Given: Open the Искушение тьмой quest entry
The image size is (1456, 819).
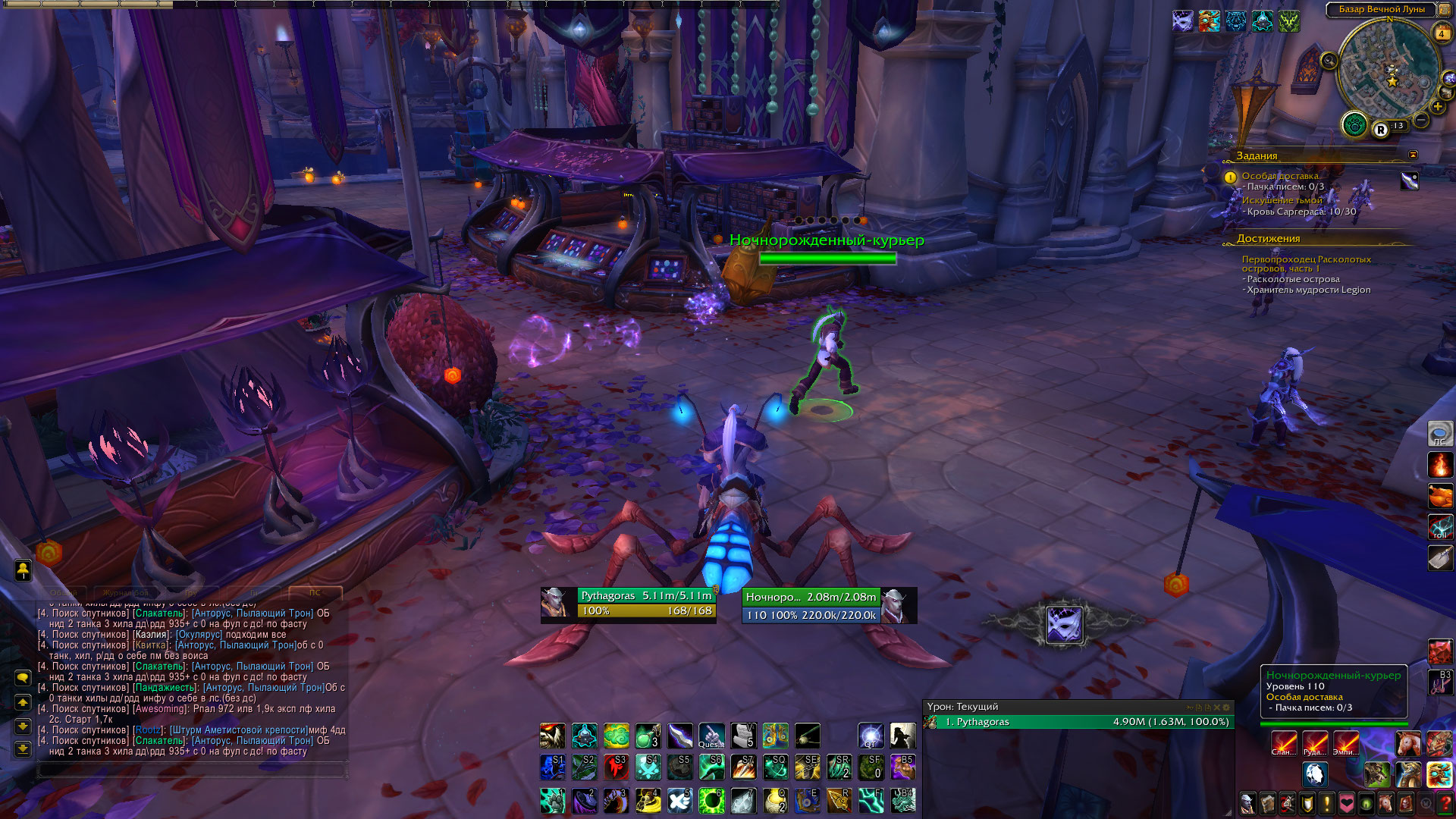Looking at the screenshot, I should click(1282, 200).
